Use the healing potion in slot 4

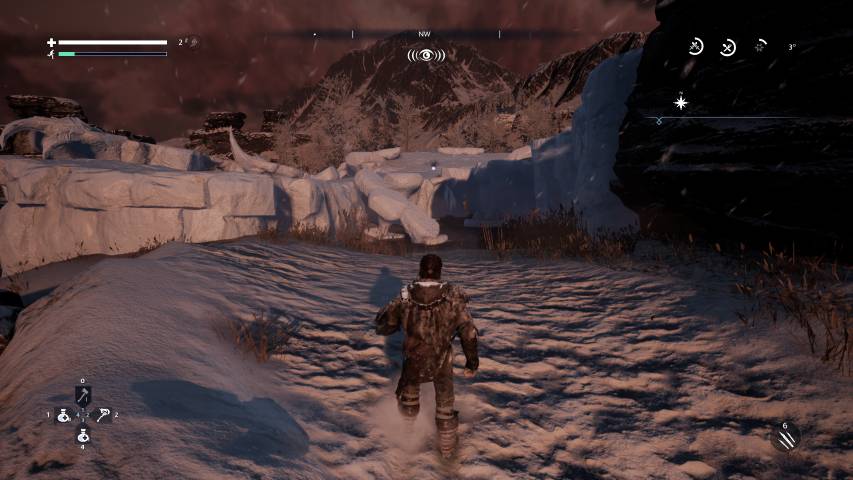coord(83,435)
